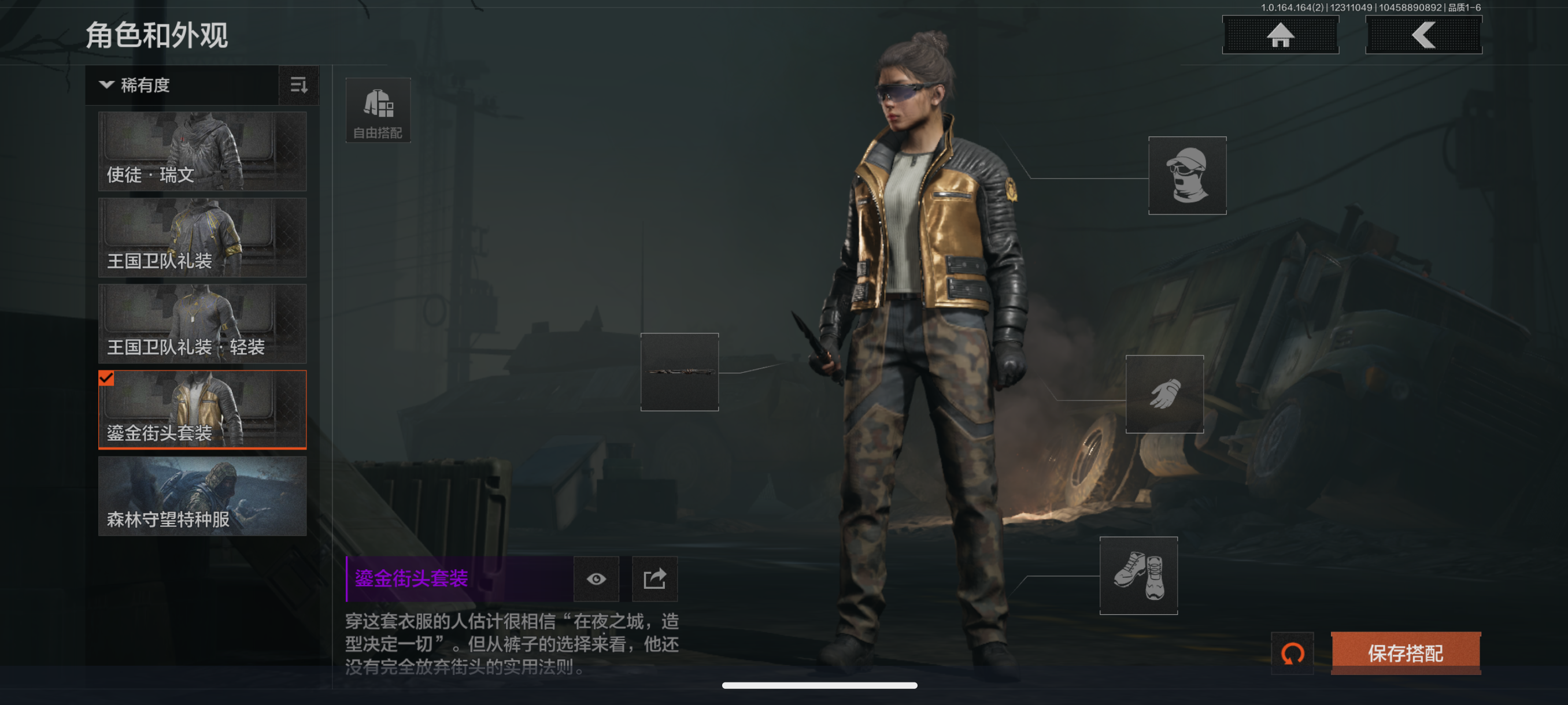This screenshot has height=705, width=1568.
Task: Open the headgear equipment slot
Action: [x=1187, y=175]
